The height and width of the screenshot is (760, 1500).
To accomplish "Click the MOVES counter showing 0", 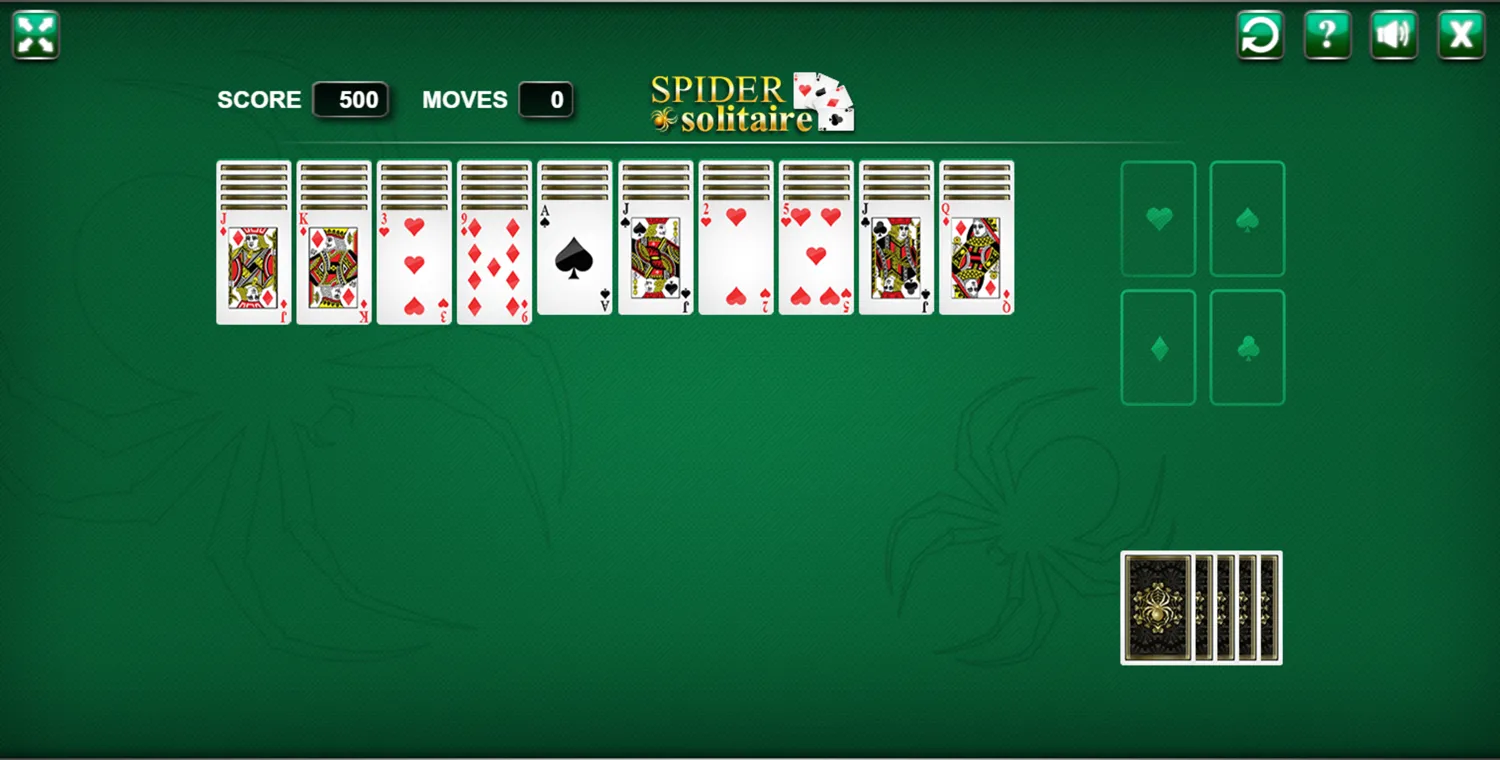I will 546,99.
